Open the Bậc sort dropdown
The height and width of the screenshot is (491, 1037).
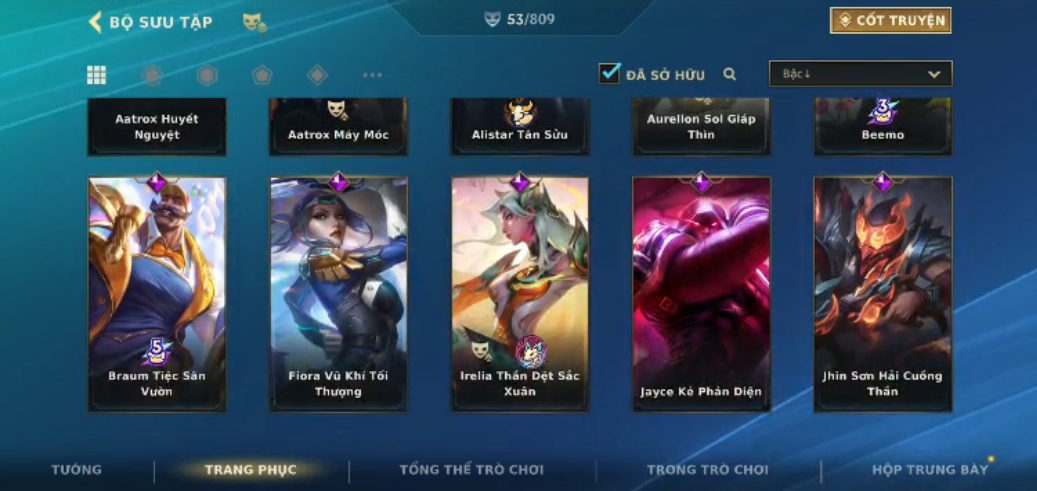pyautogui.click(x=860, y=74)
